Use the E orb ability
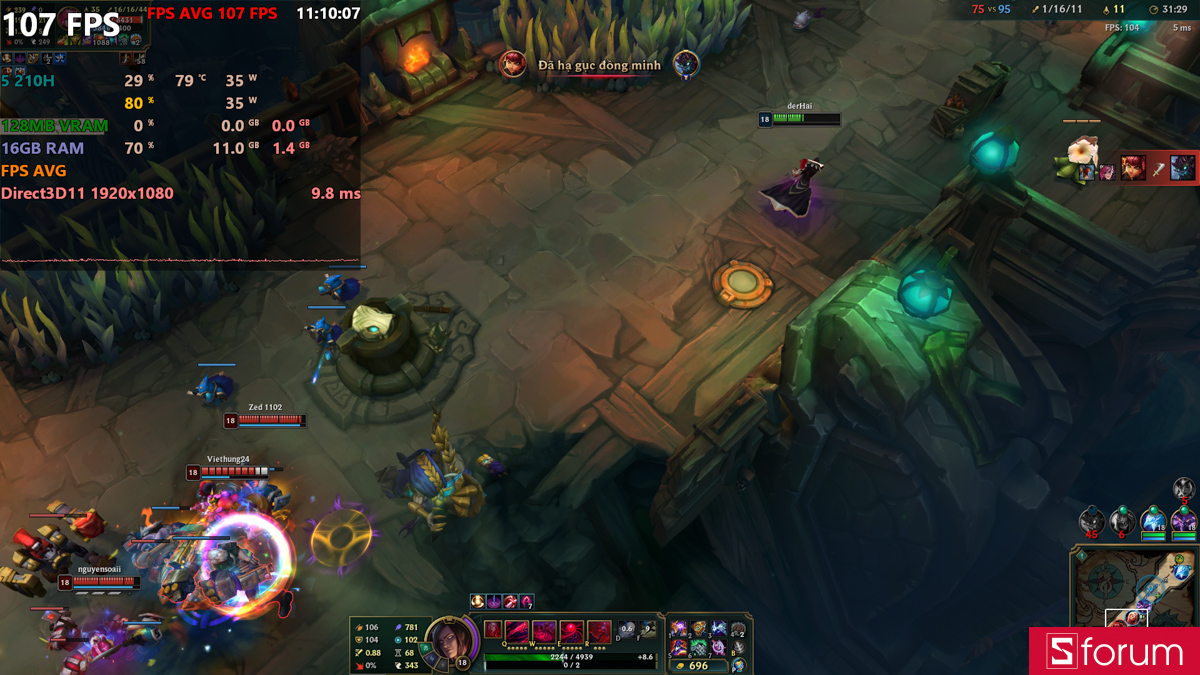The height and width of the screenshot is (675, 1200). pyautogui.click(x=571, y=632)
